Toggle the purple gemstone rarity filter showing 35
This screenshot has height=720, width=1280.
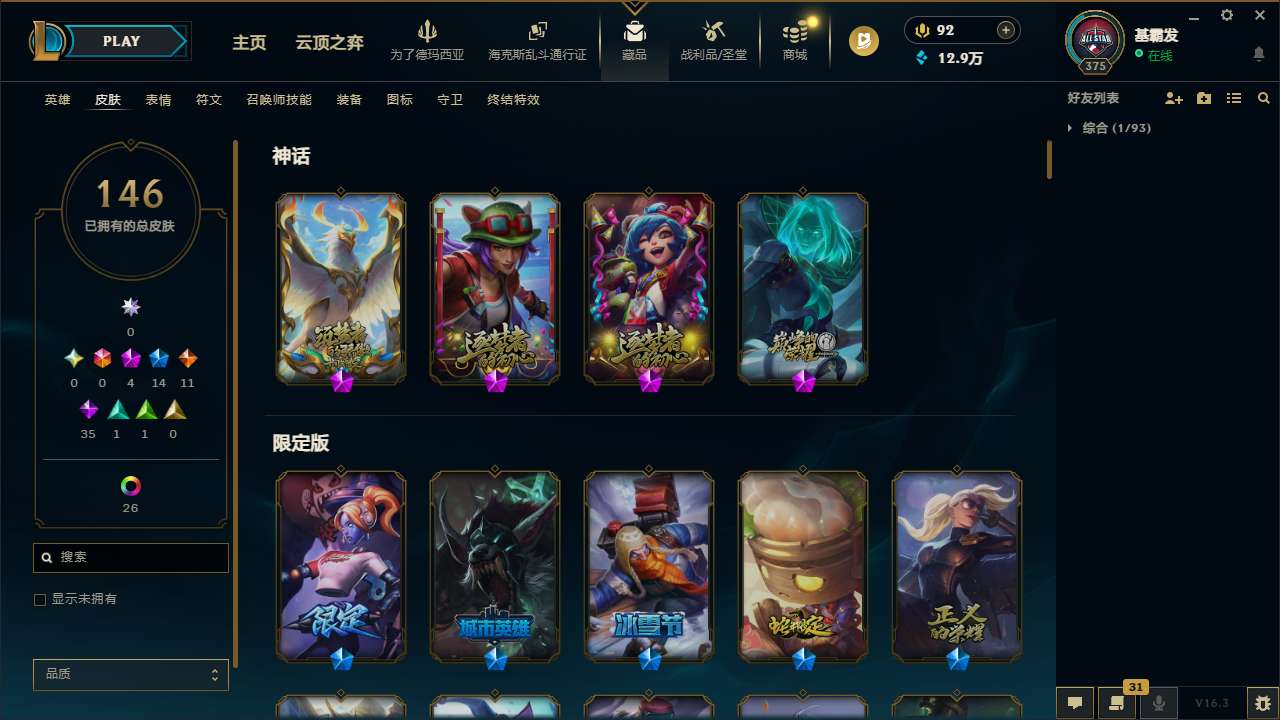[88, 409]
